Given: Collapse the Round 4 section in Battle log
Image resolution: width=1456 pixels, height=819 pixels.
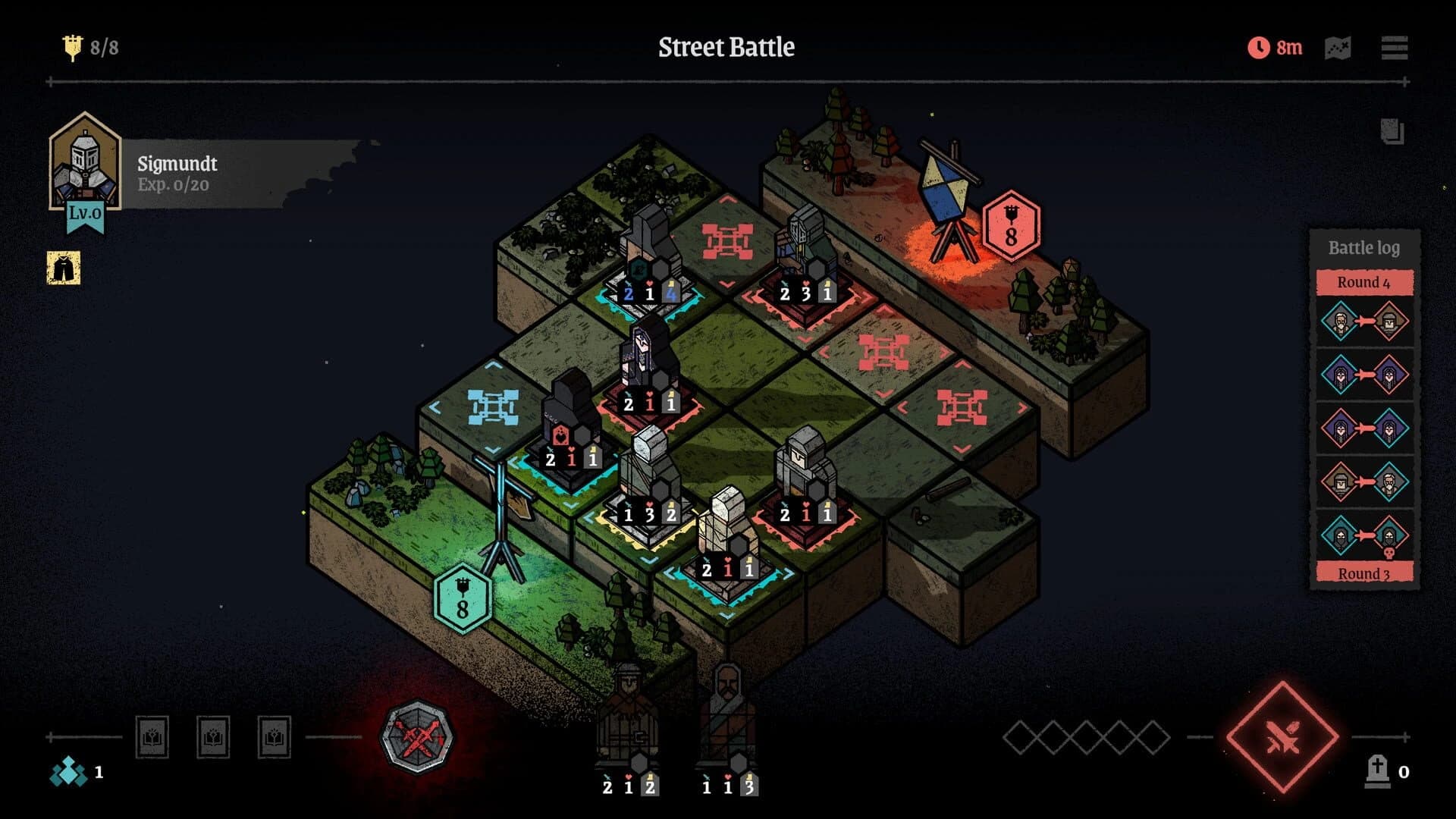Looking at the screenshot, I should click(x=1363, y=281).
